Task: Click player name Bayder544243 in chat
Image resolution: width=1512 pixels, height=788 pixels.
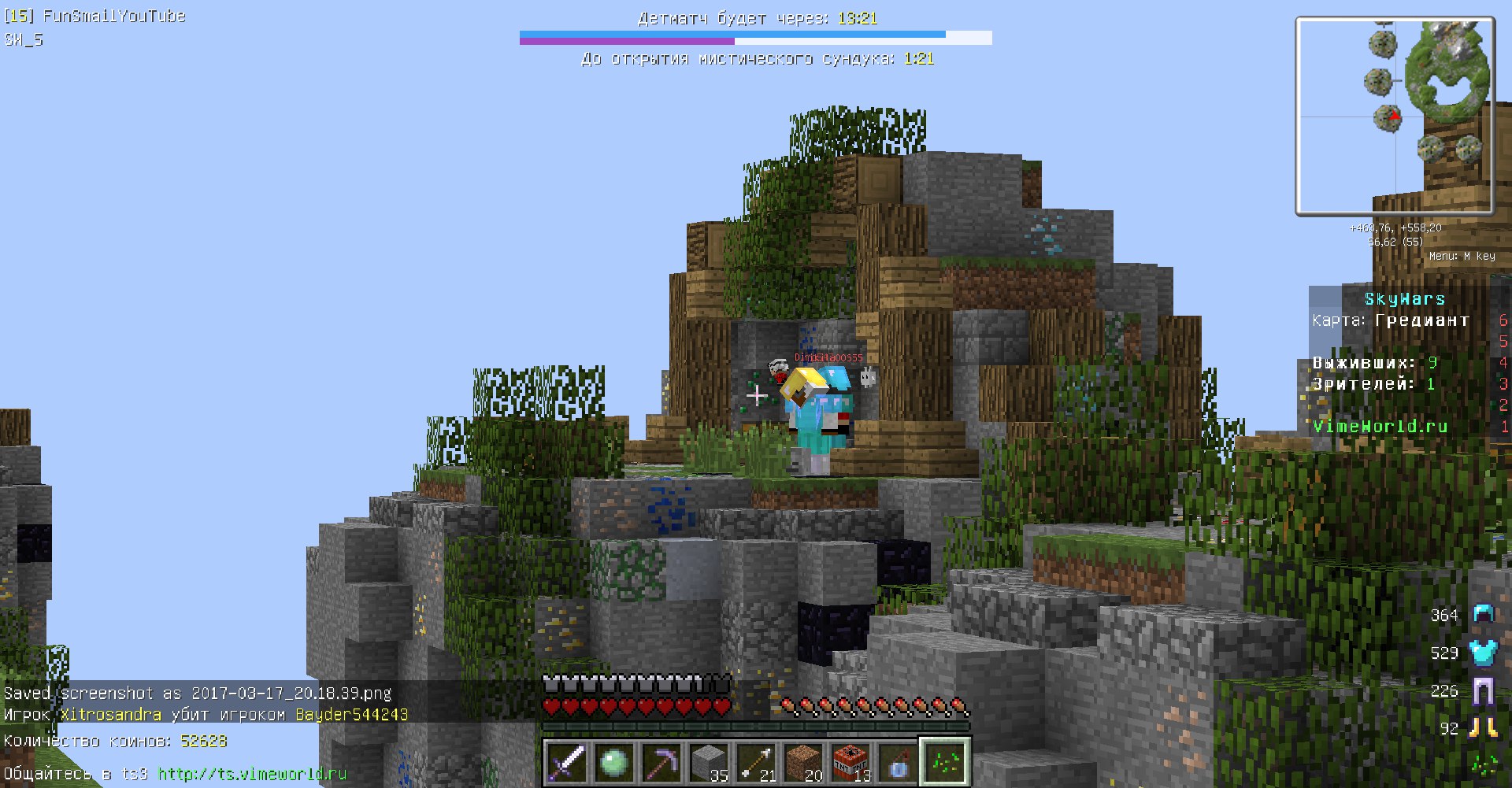Action: click(351, 715)
